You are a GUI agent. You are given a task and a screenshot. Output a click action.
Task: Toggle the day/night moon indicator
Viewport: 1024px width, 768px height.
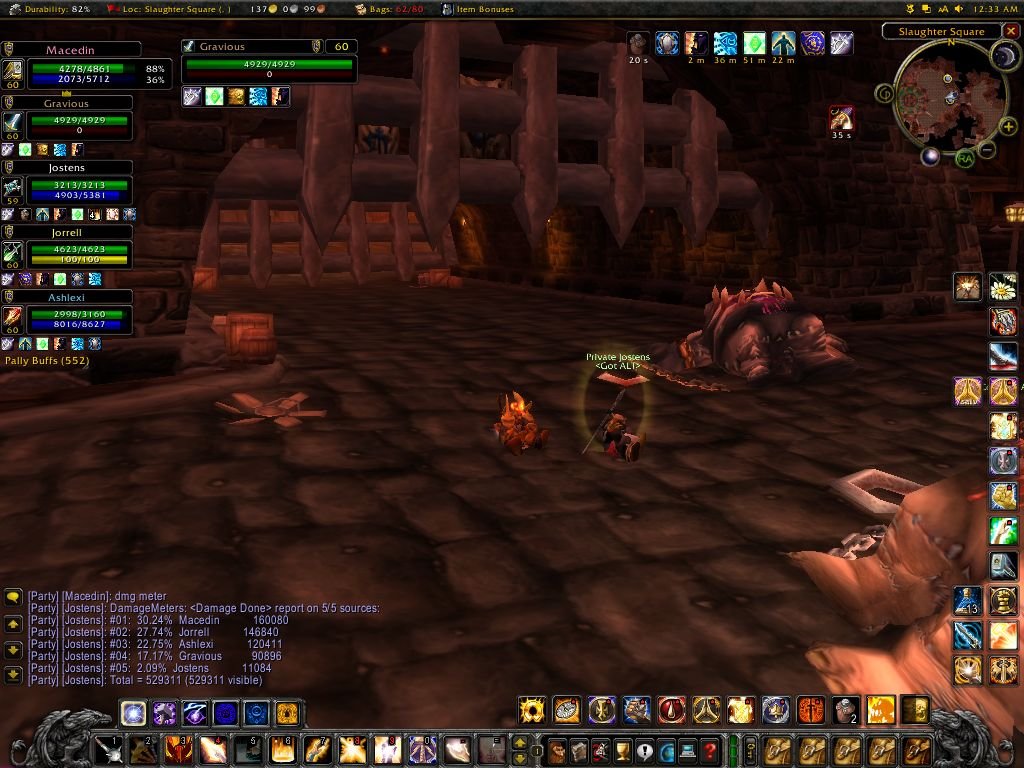click(1003, 57)
